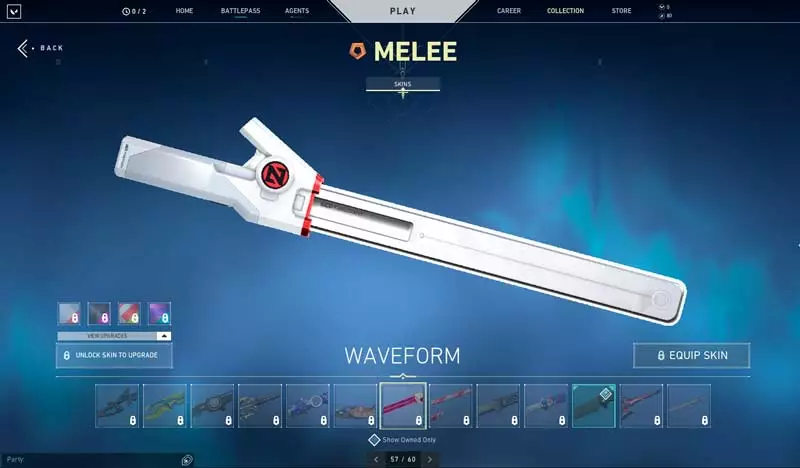The height and width of the screenshot is (468, 800).
Task: Select the Skins tab
Action: (x=403, y=84)
